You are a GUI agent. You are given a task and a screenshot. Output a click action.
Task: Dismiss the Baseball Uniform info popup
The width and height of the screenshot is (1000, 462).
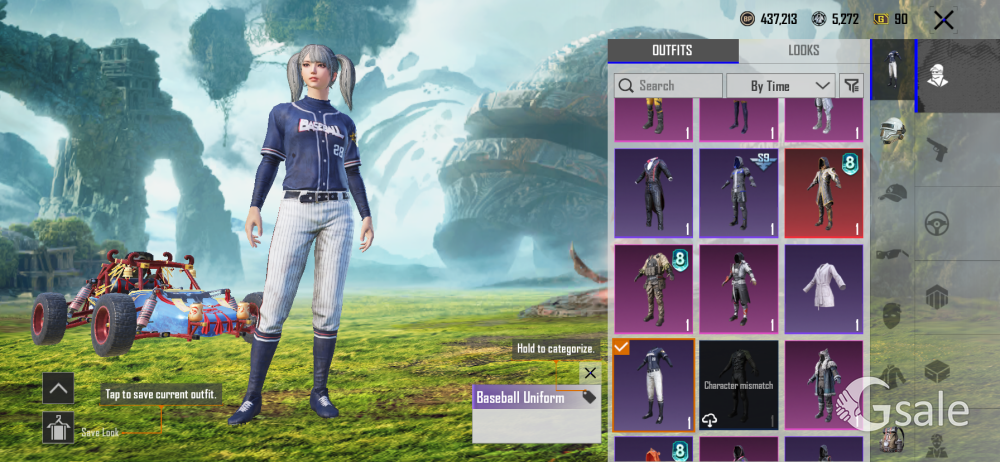click(590, 373)
